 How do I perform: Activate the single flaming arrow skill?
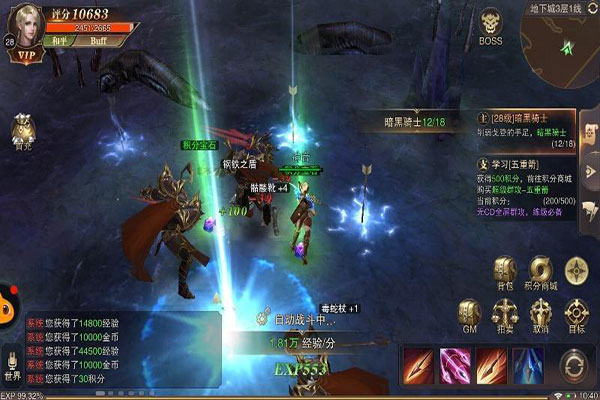[417, 365]
